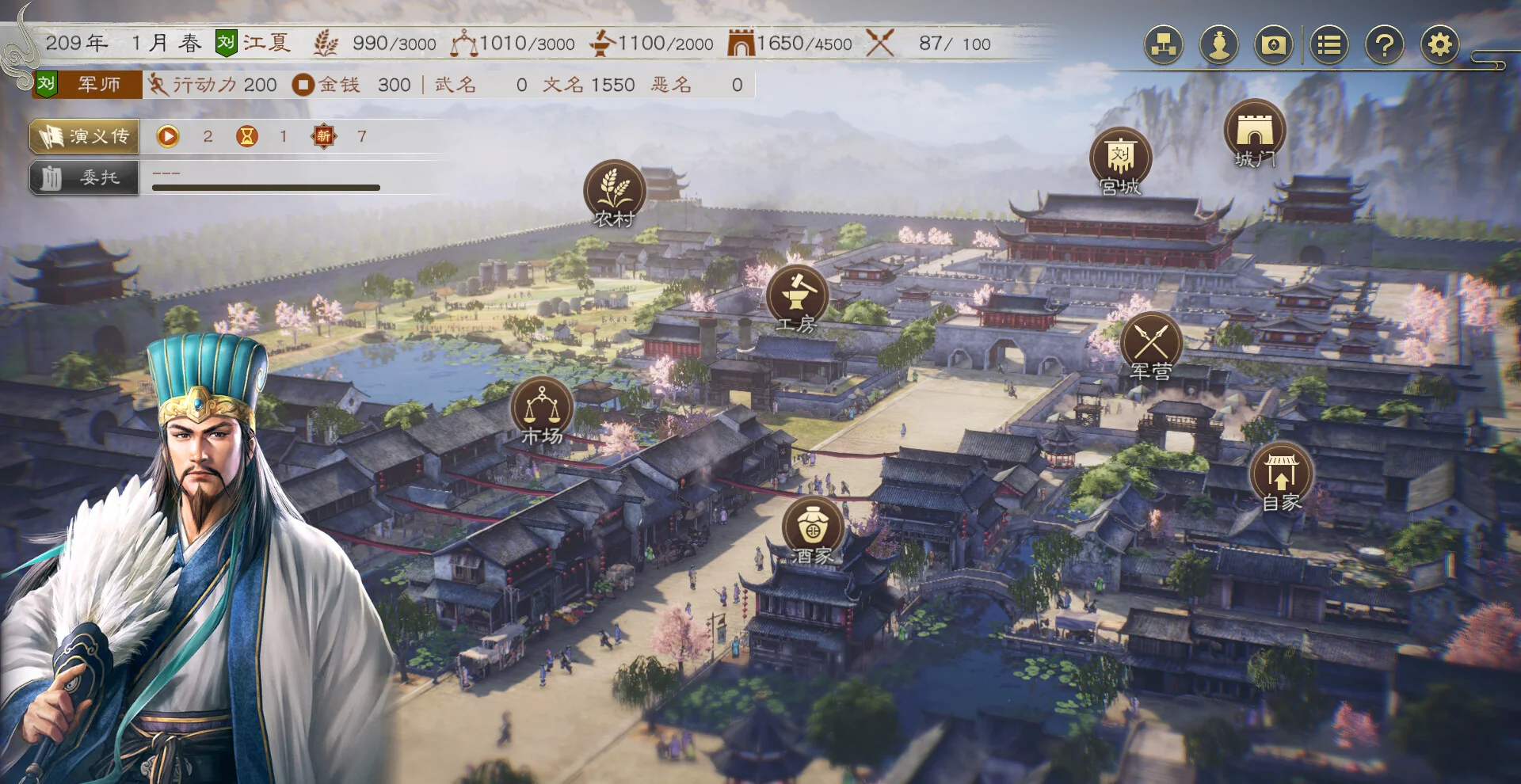Open the settings gear

tap(1439, 44)
